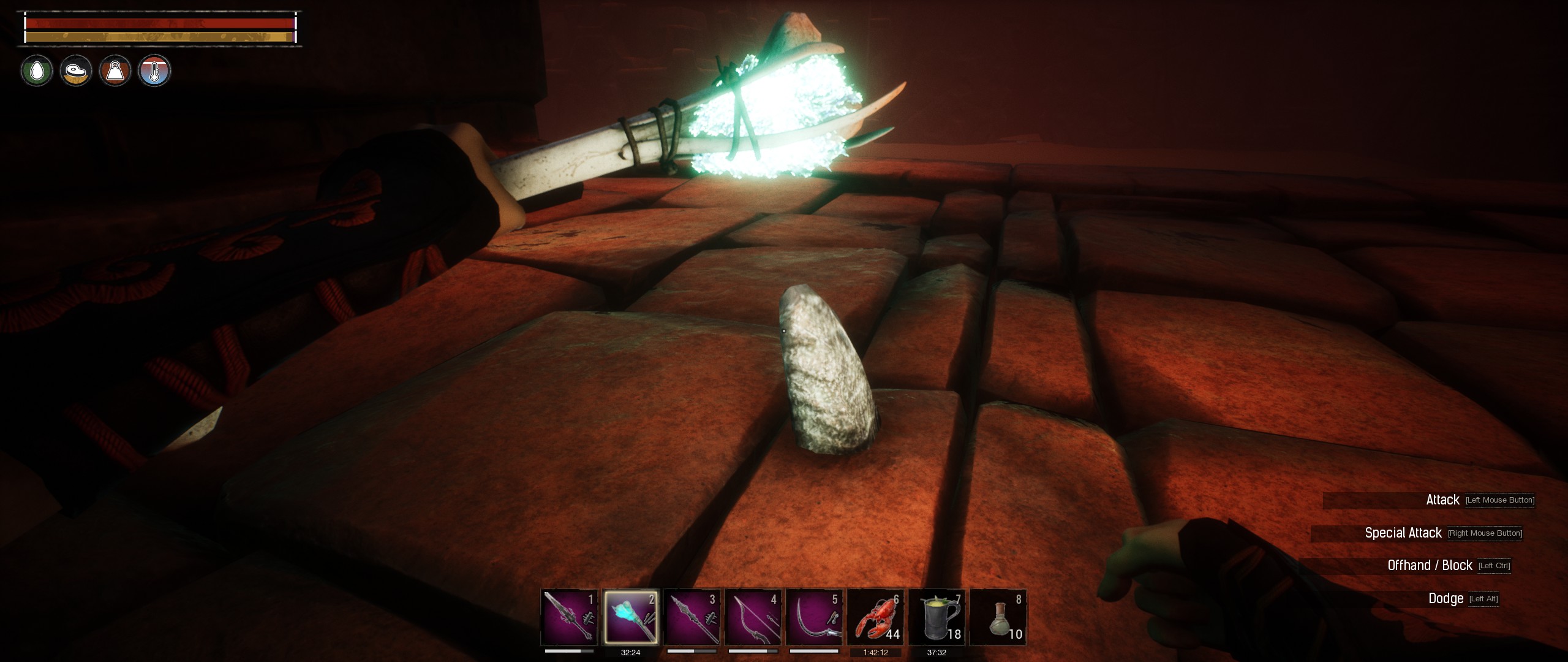The width and height of the screenshot is (1568, 662).
Task: Equip the sickle in hotbar slot 5
Action: tap(815, 617)
